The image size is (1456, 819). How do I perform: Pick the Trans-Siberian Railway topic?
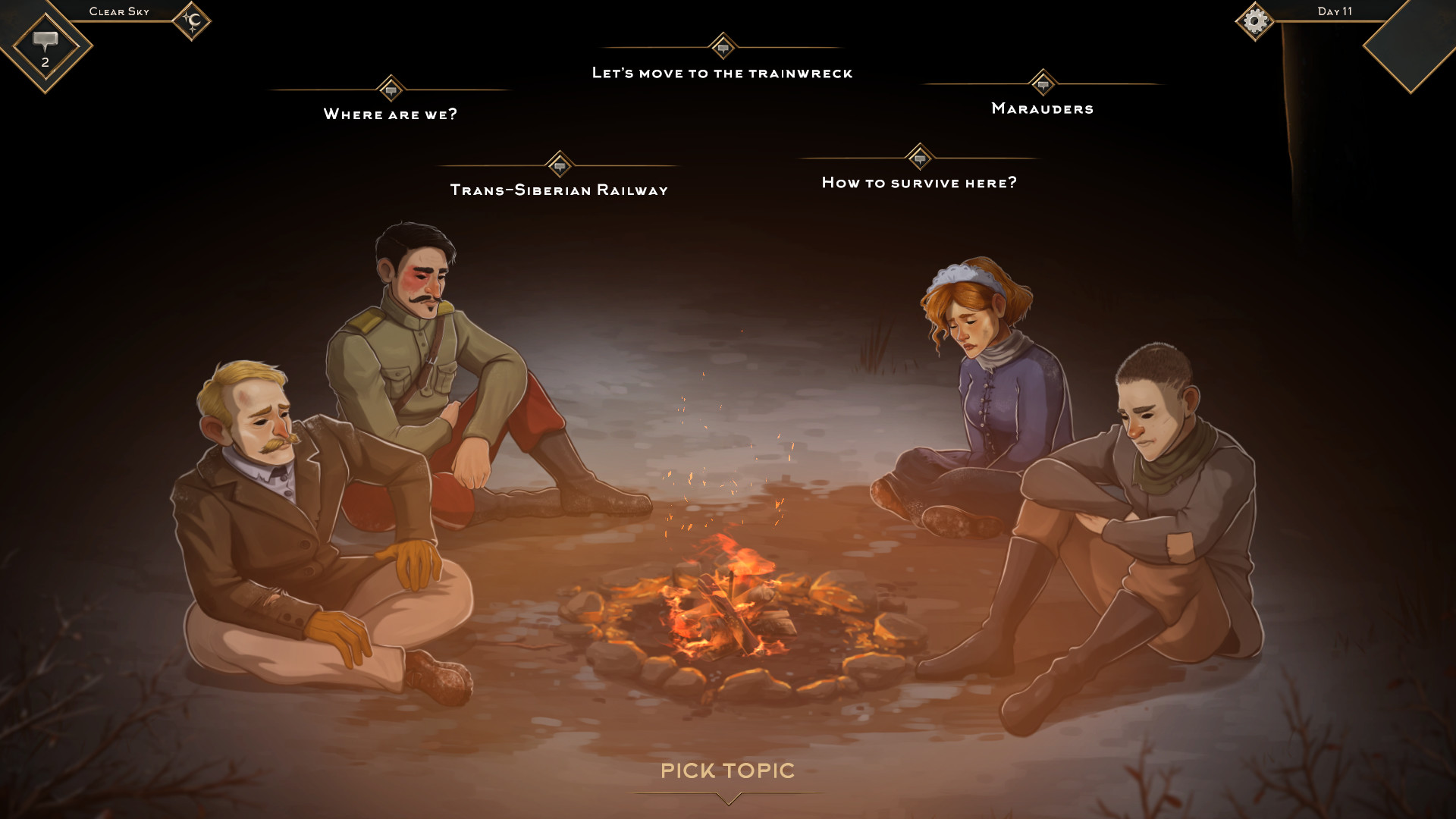560,190
